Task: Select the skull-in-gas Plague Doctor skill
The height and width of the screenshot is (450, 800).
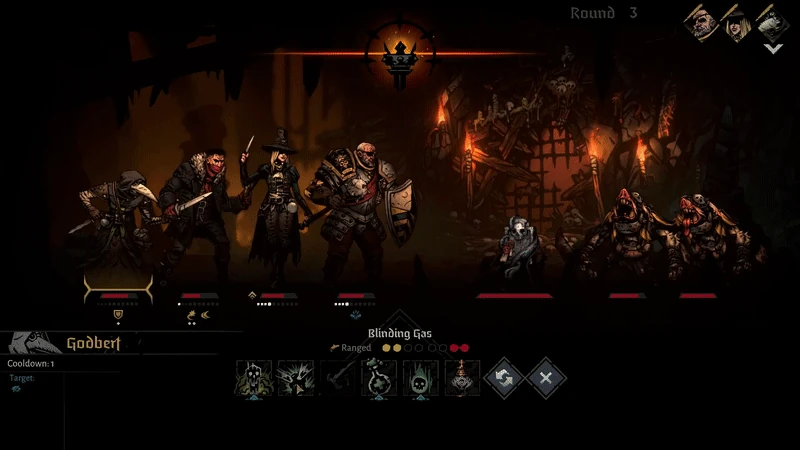Action: [x=254, y=379]
